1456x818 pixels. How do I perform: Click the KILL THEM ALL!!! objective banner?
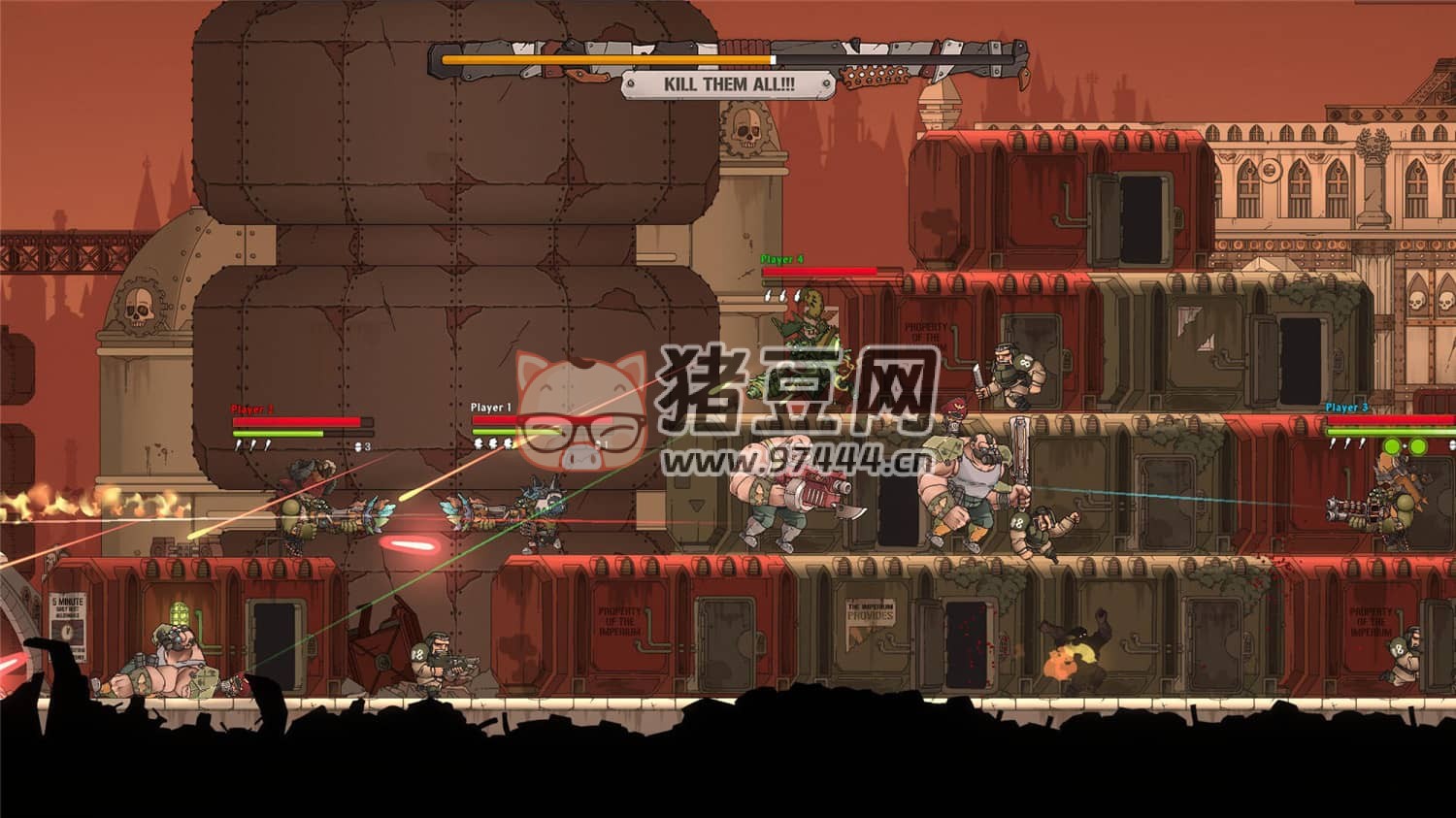point(728,84)
